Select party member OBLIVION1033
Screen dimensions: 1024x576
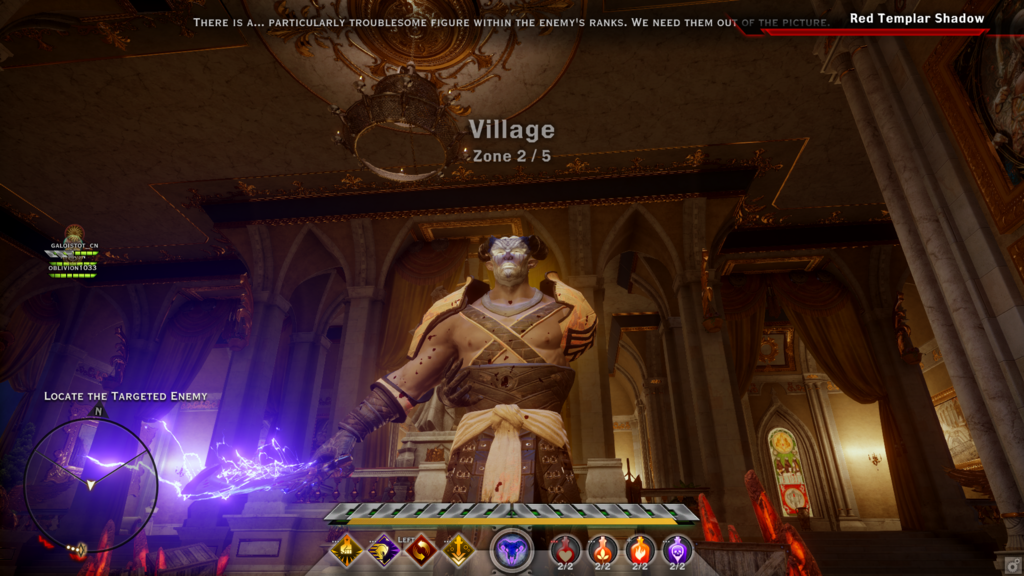point(75,268)
